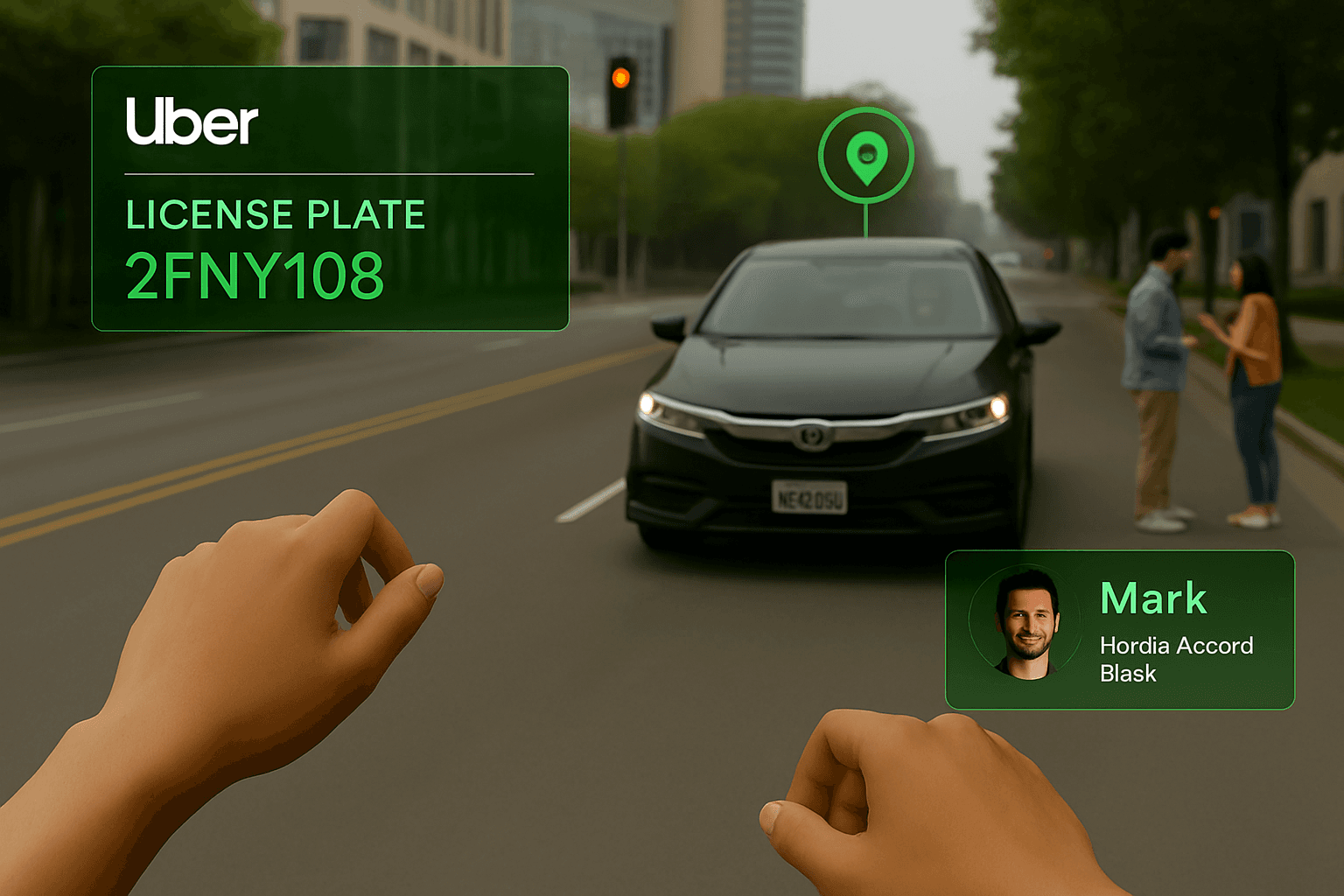This screenshot has height=896, width=1344.
Task: Click the Uber logo
Action: coord(192,122)
